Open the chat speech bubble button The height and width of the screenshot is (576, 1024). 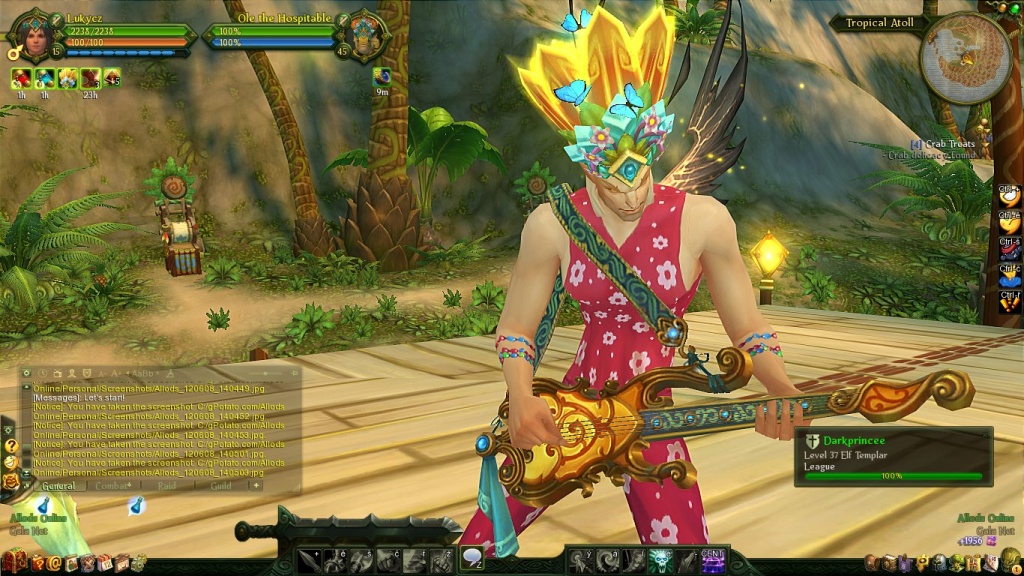coord(472,558)
